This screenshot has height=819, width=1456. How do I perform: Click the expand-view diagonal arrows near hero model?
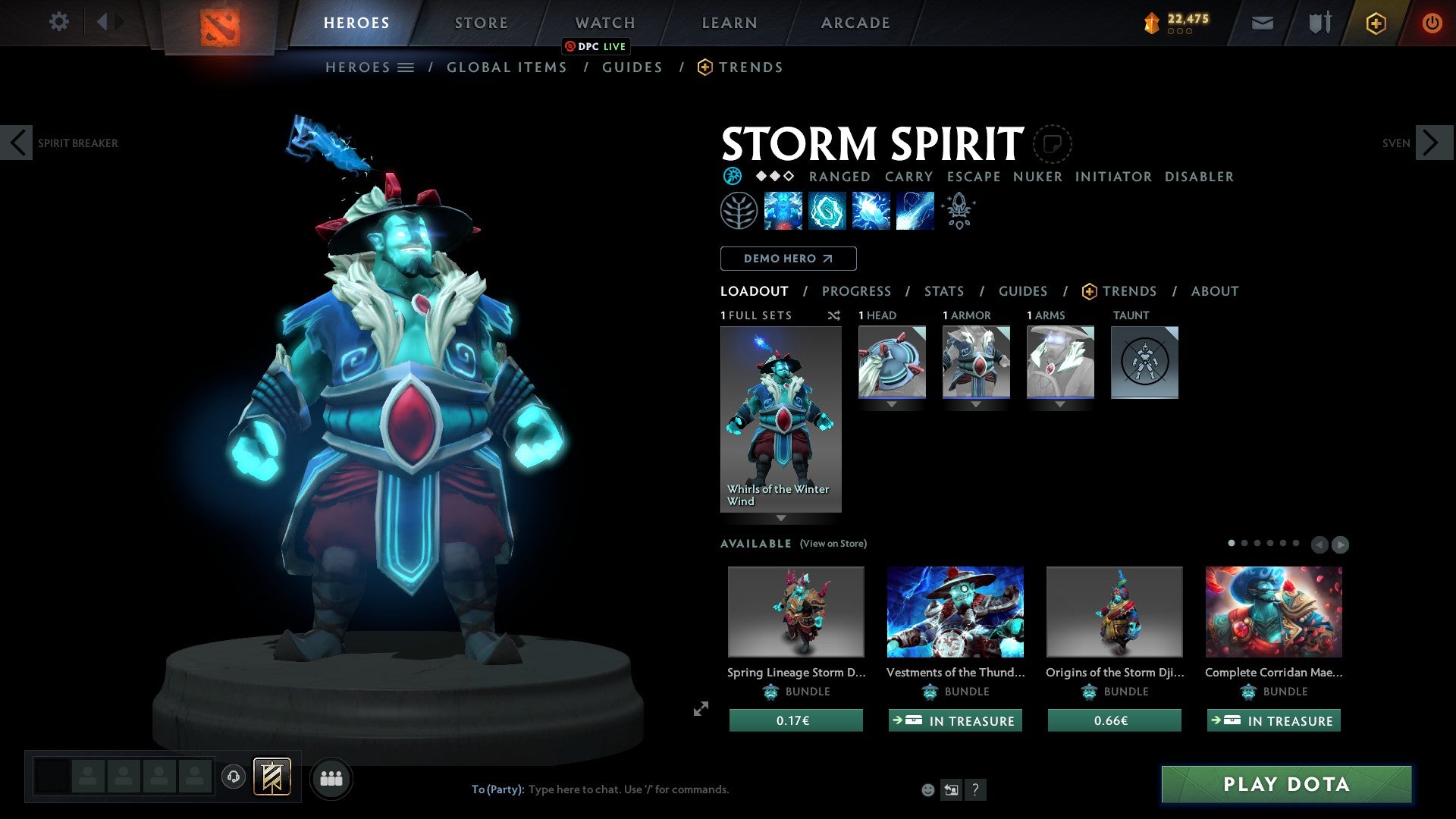[x=700, y=709]
